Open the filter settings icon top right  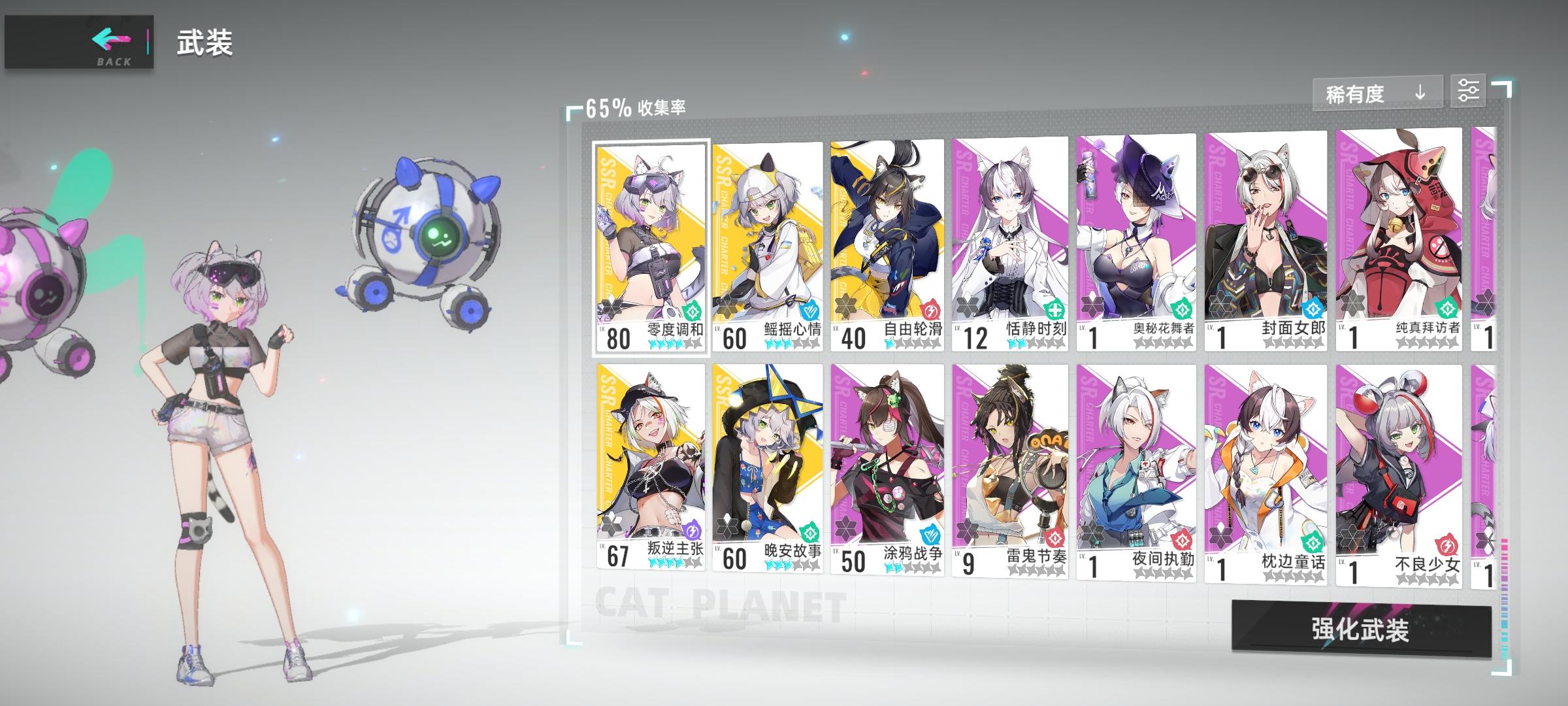[1470, 92]
